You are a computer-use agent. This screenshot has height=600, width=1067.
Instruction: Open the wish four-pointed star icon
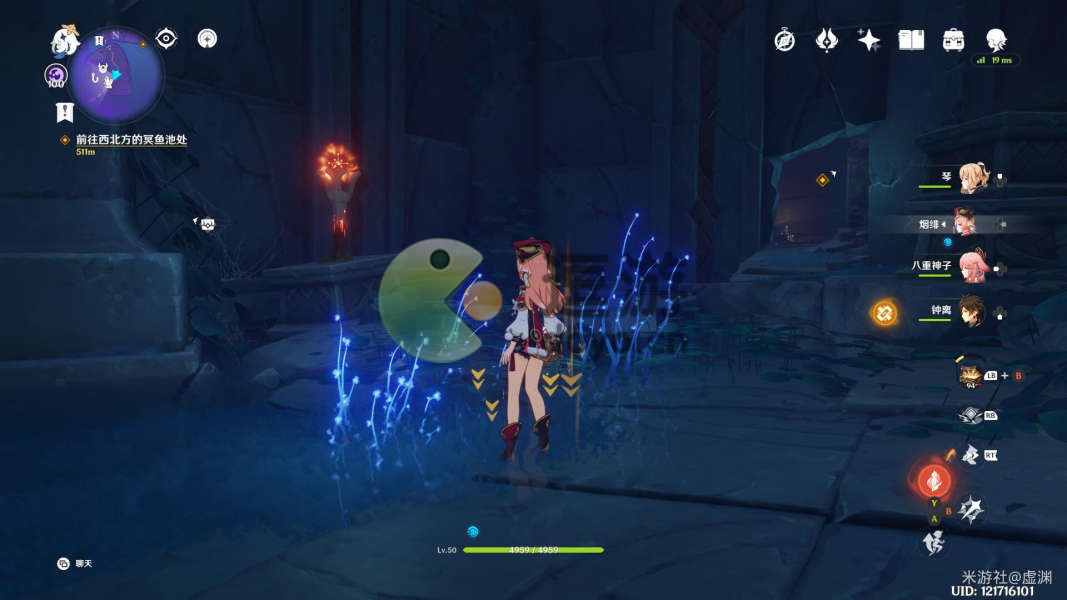click(x=869, y=40)
